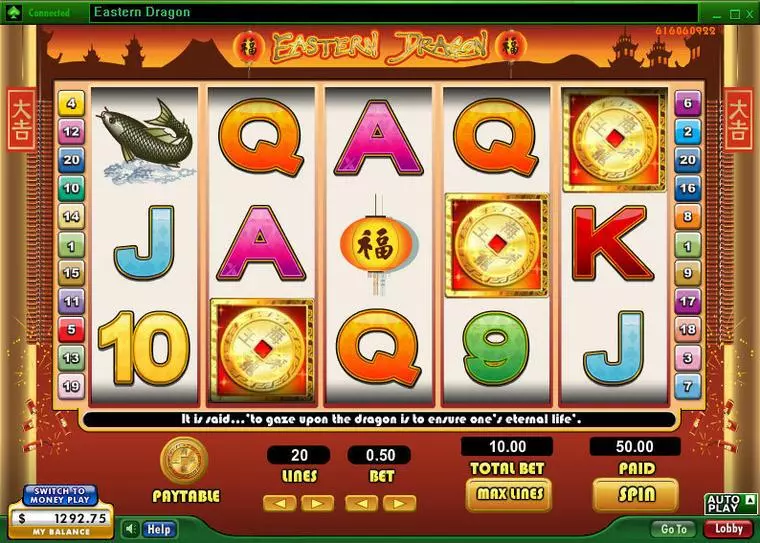Select MAX LINES button

pyautogui.click(x=508, y=494)
